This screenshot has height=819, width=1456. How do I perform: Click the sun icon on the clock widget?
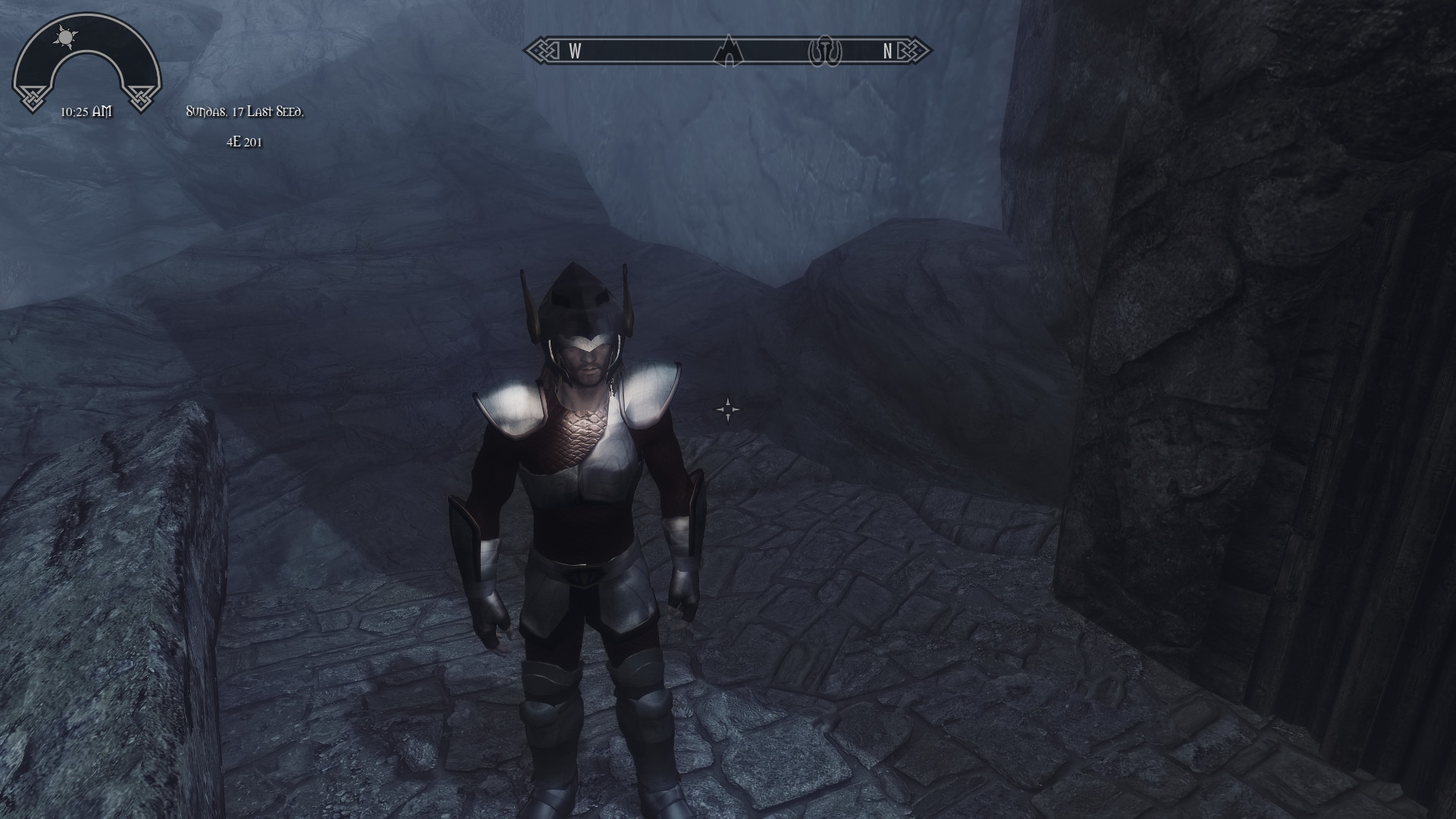pyautogui.click(x=66, y=36)
